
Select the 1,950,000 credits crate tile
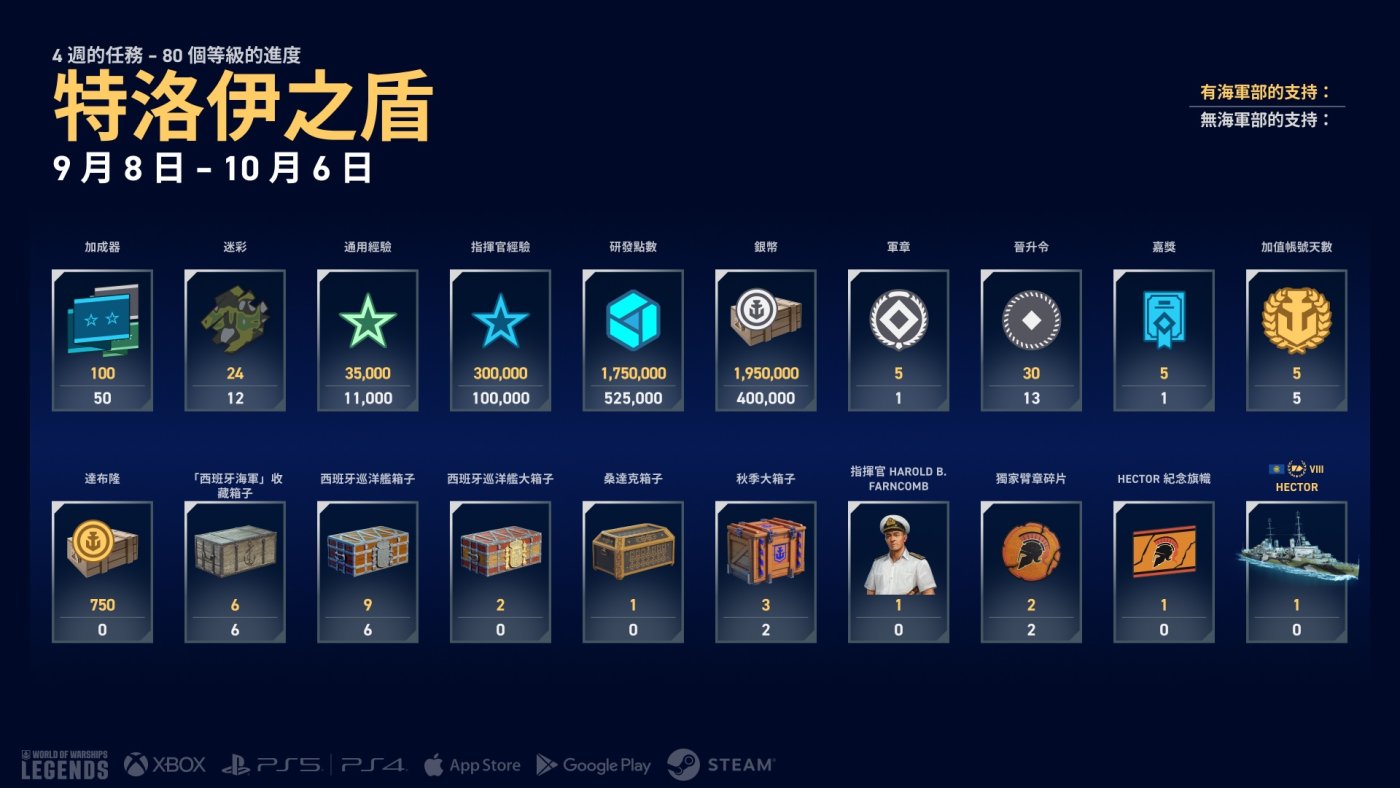tap(765, 340)
